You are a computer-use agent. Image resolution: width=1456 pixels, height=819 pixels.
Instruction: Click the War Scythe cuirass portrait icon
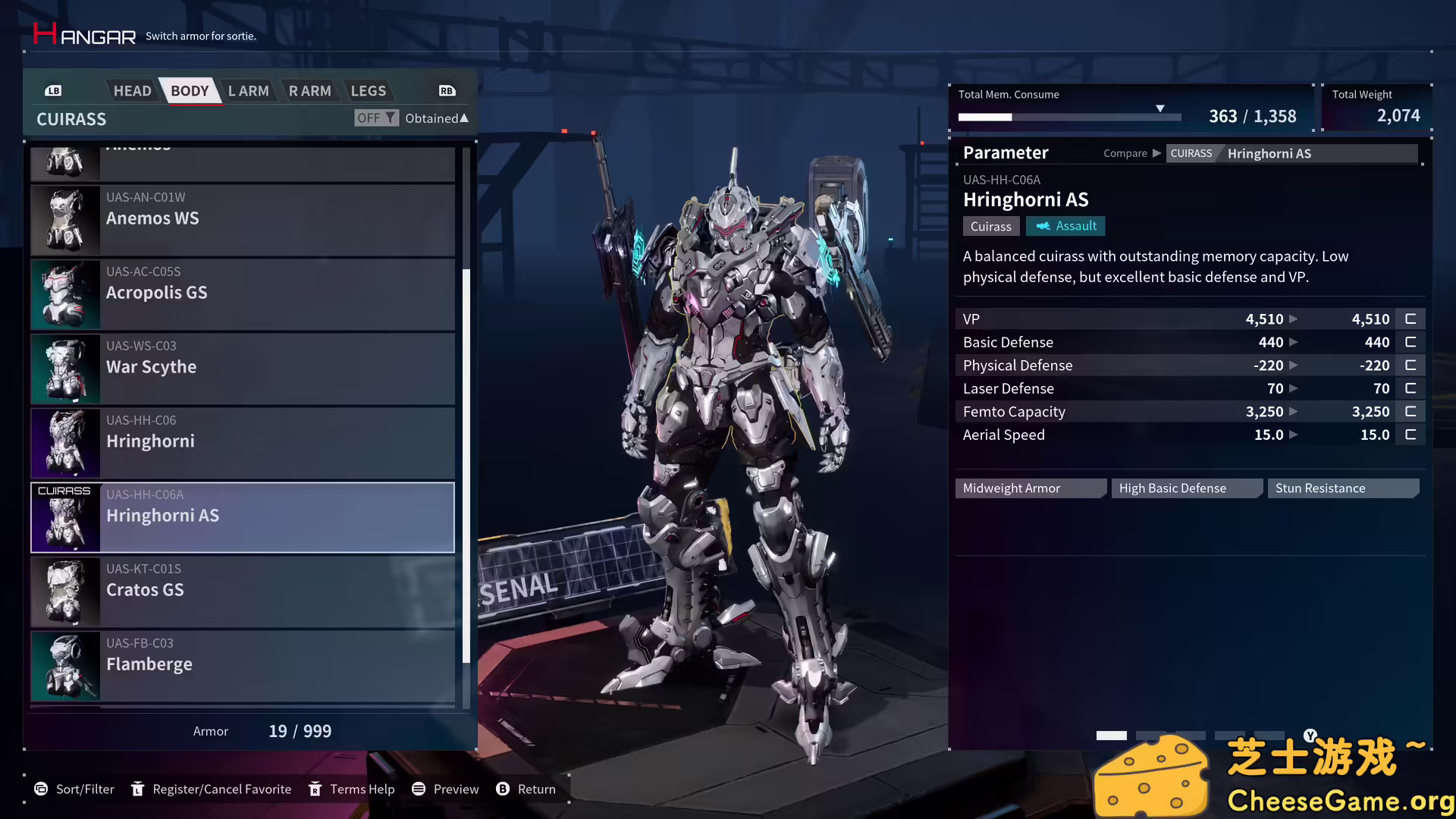pos(64,369)
